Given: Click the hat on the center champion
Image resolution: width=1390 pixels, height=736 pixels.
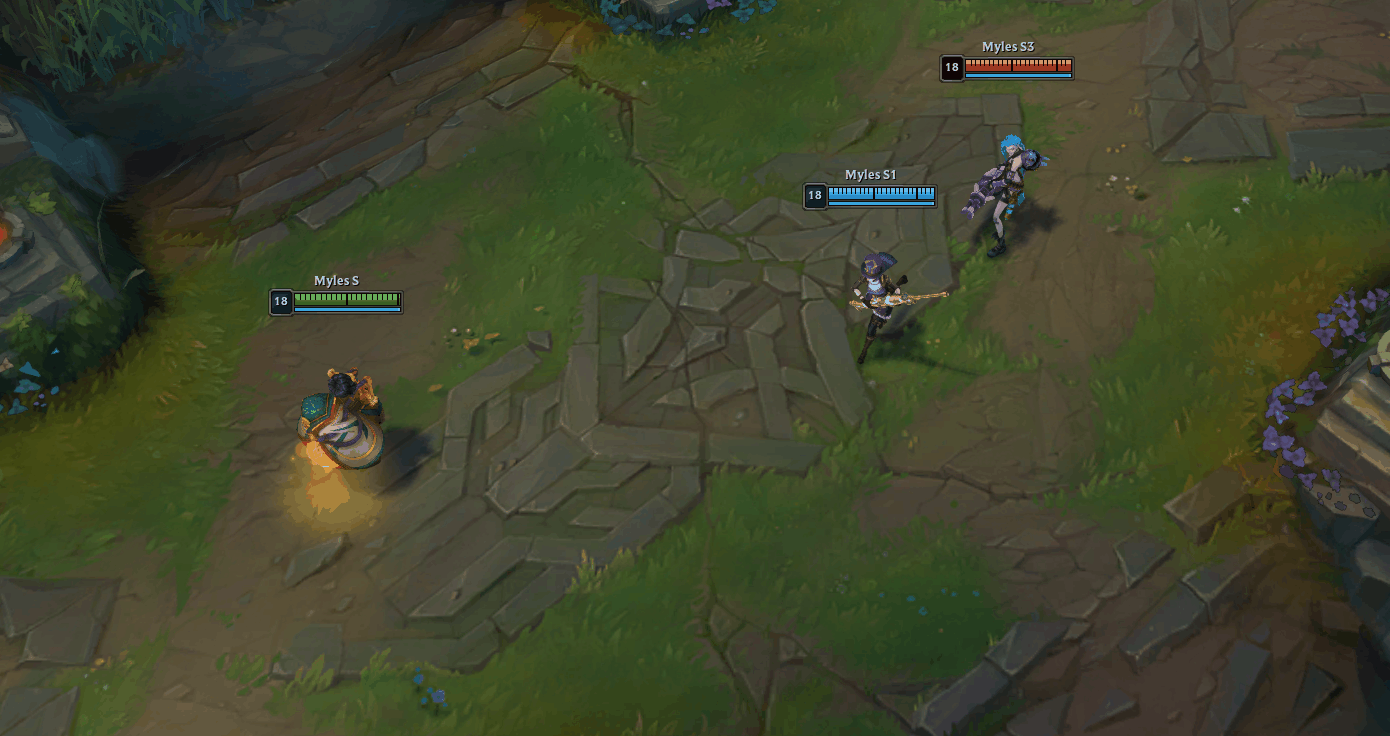Looking at the screenshot, I should [x=880, y=263].
